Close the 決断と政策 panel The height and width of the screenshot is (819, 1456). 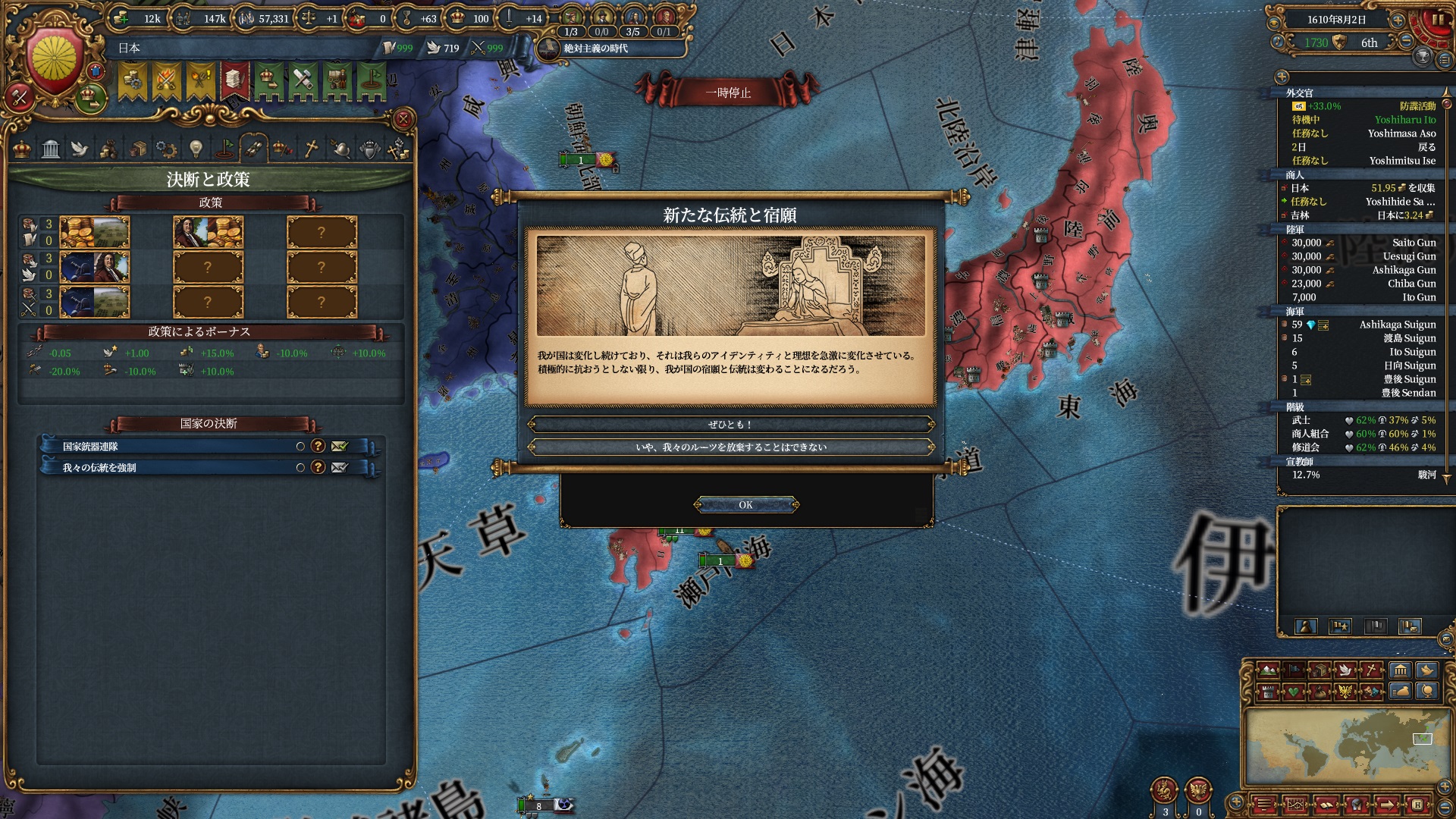[403, 119]
